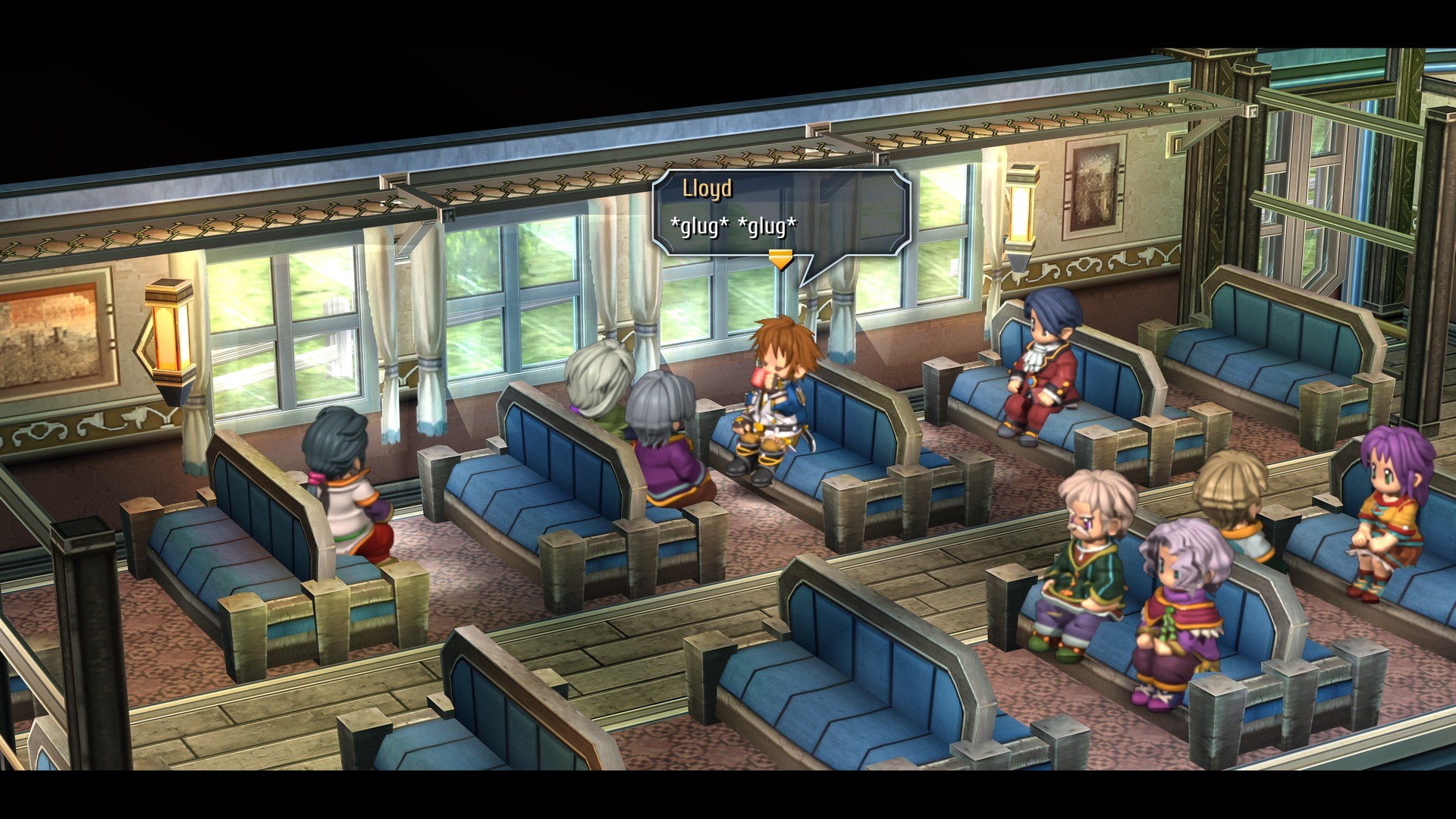Click the orange continue arrow in the dialogue box
The width and height of the screenshot is (1456, 819).
780,259
